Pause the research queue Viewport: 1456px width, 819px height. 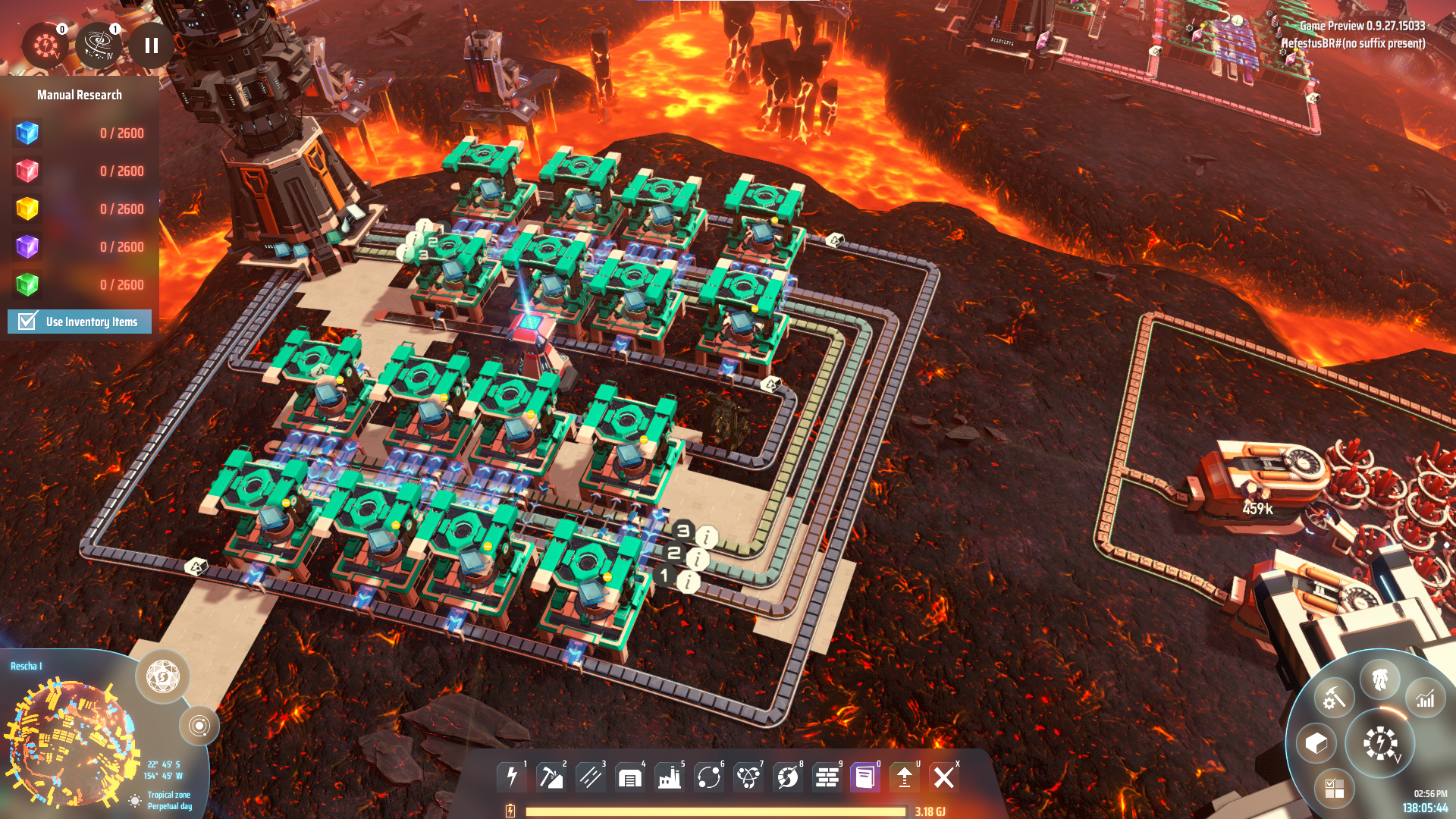[151, 46]
